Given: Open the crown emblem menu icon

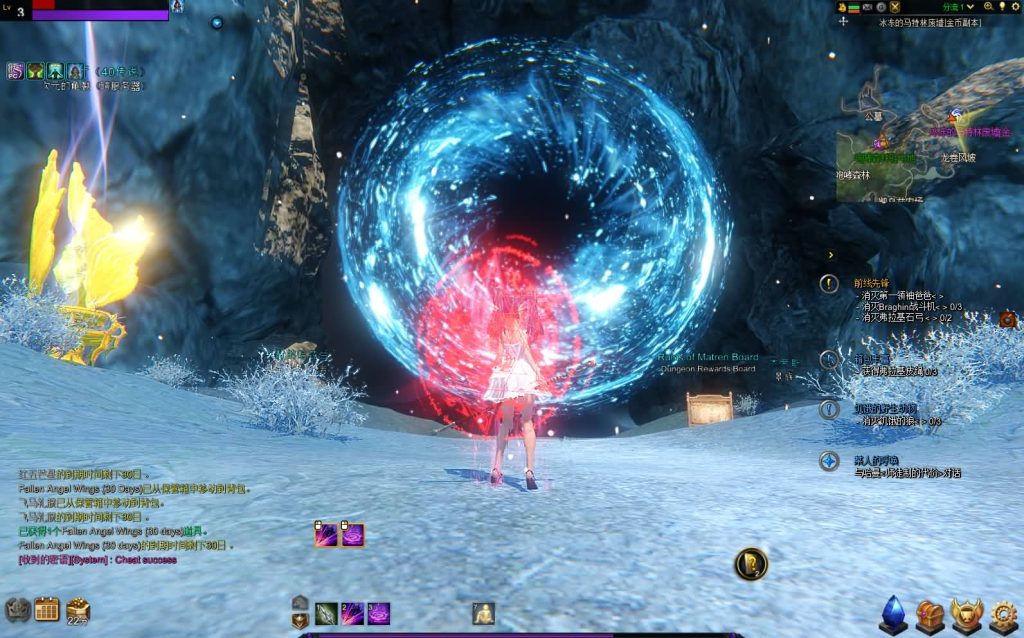Looking at the screenshot, I should pyautogui.click(x=18, y=609).
